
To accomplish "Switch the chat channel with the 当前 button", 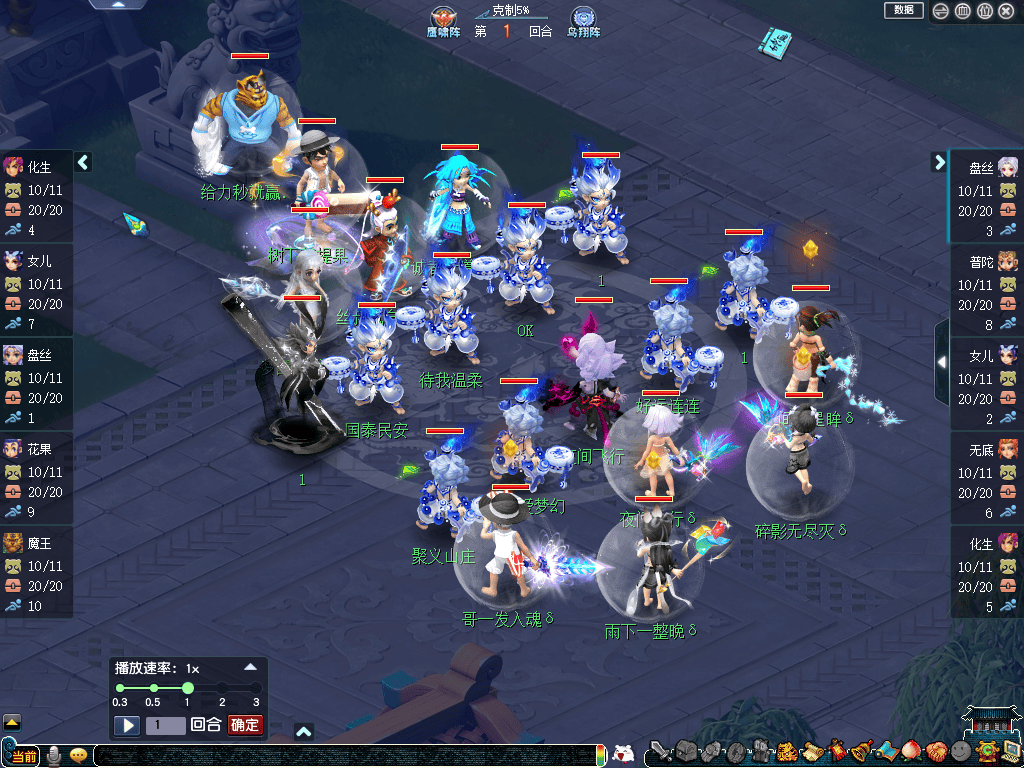I will coord(23,756).
